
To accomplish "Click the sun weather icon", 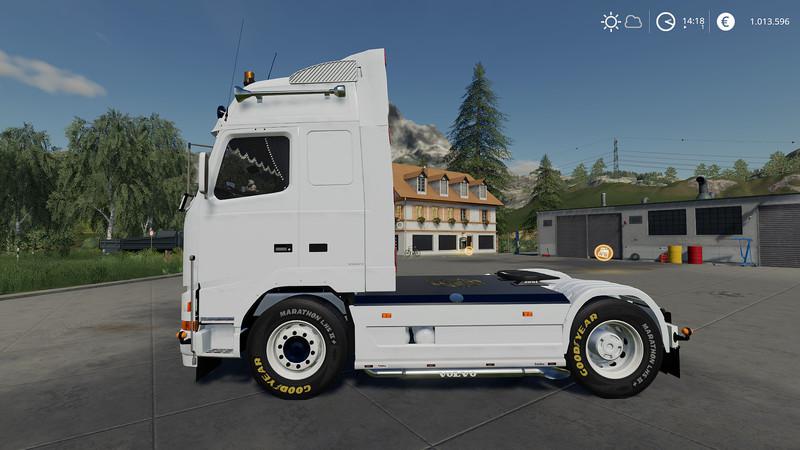I will [x=610, y=21].
